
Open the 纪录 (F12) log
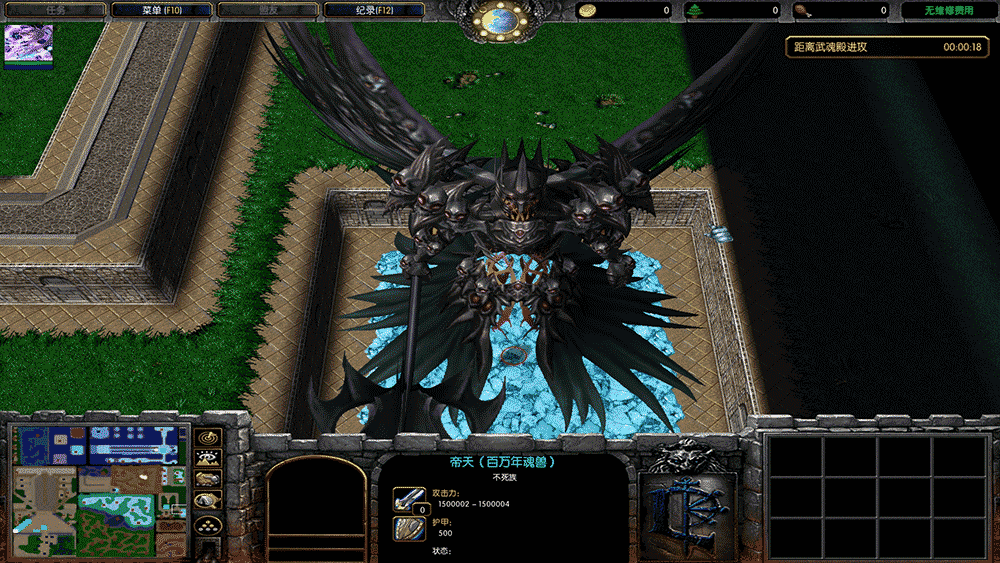click(374, 10)
